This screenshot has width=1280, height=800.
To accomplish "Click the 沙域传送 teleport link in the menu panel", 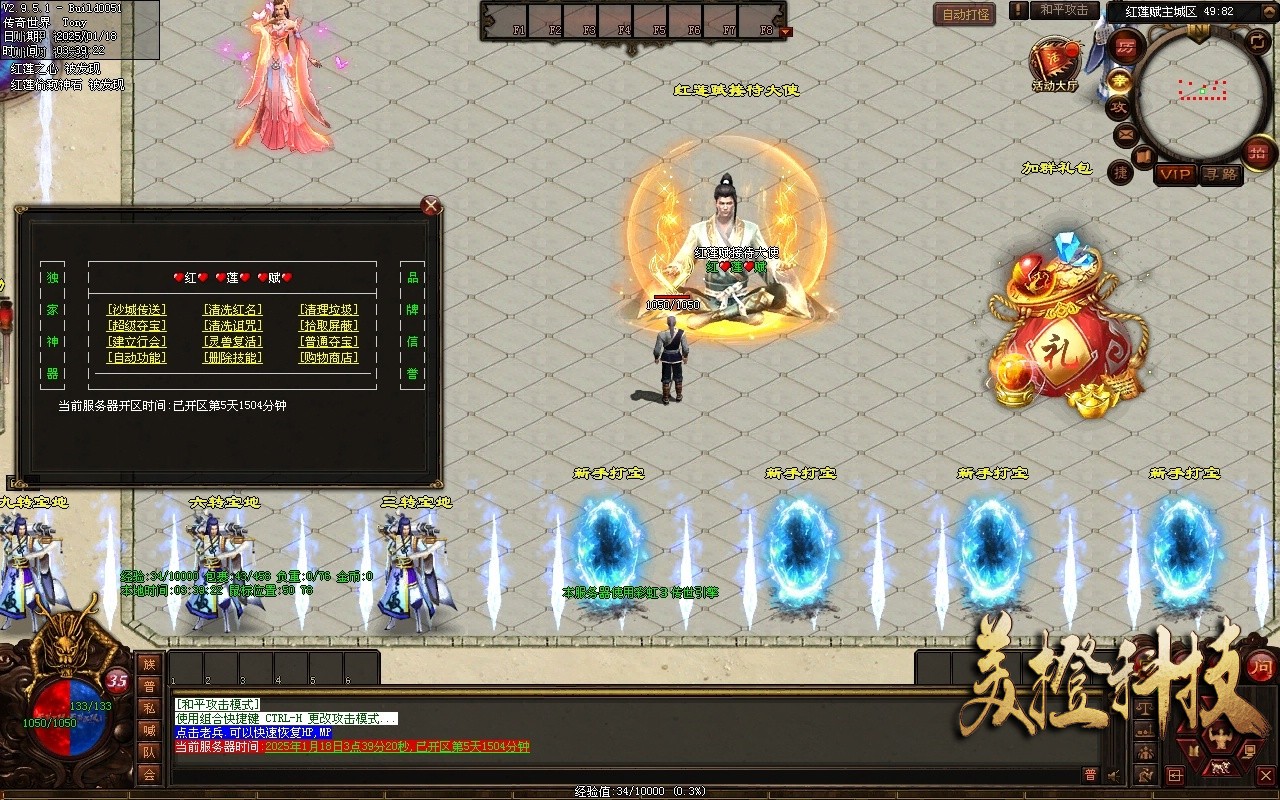I will [137, 310].
